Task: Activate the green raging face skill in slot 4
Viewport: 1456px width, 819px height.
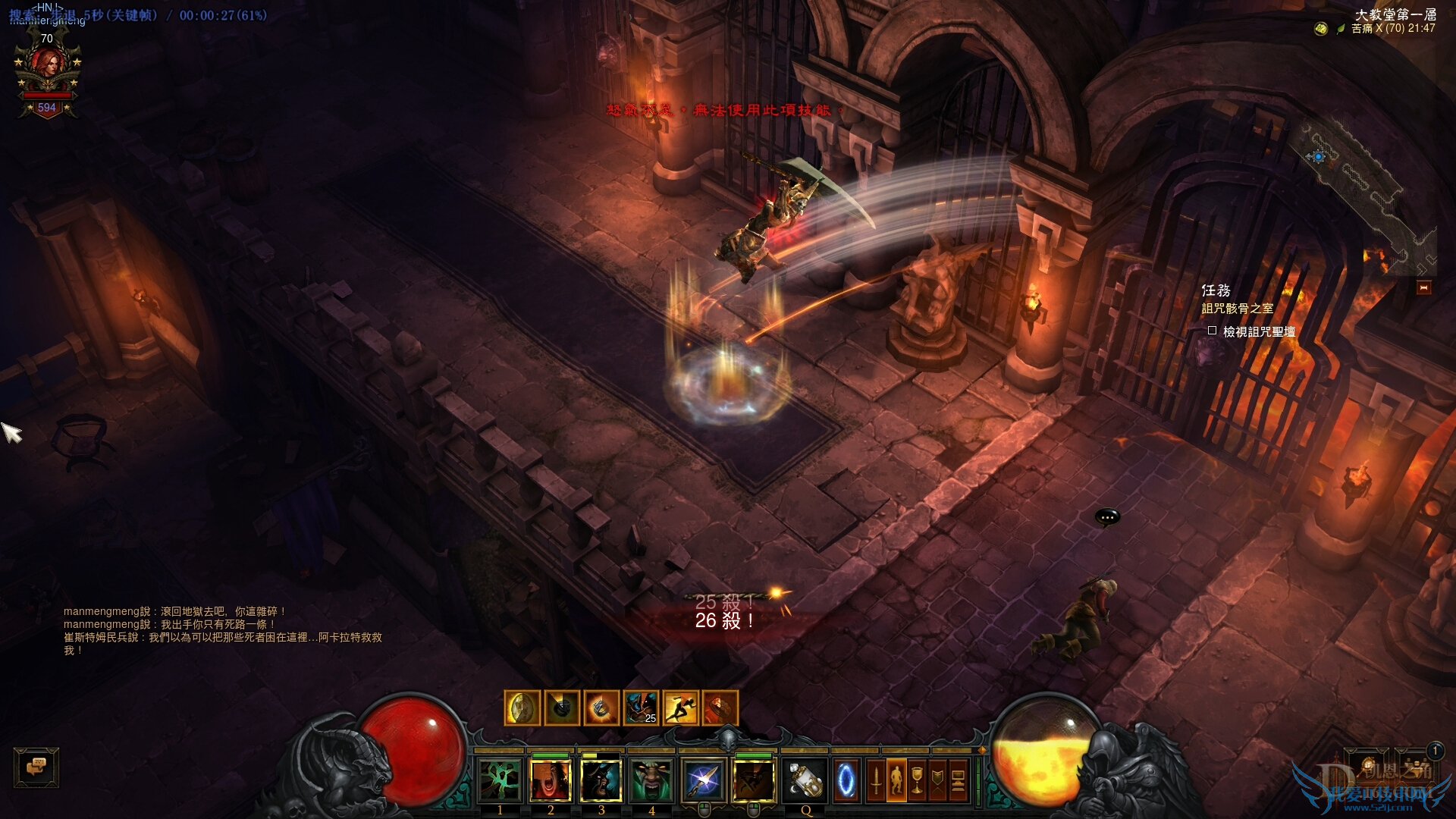Action: tap(651, 780)
